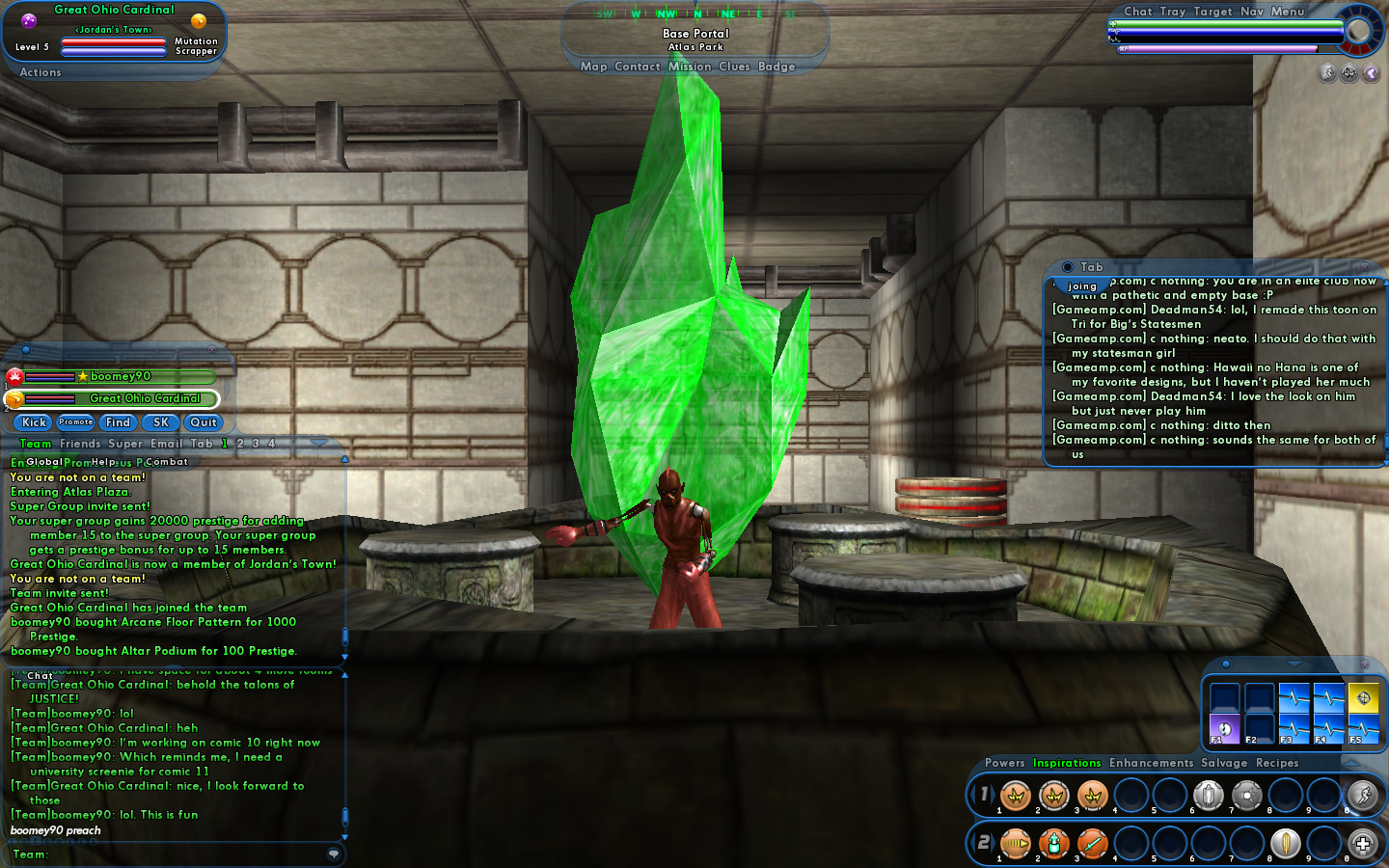
Task: Show the Contact list
Action: [x=638, y=67]
